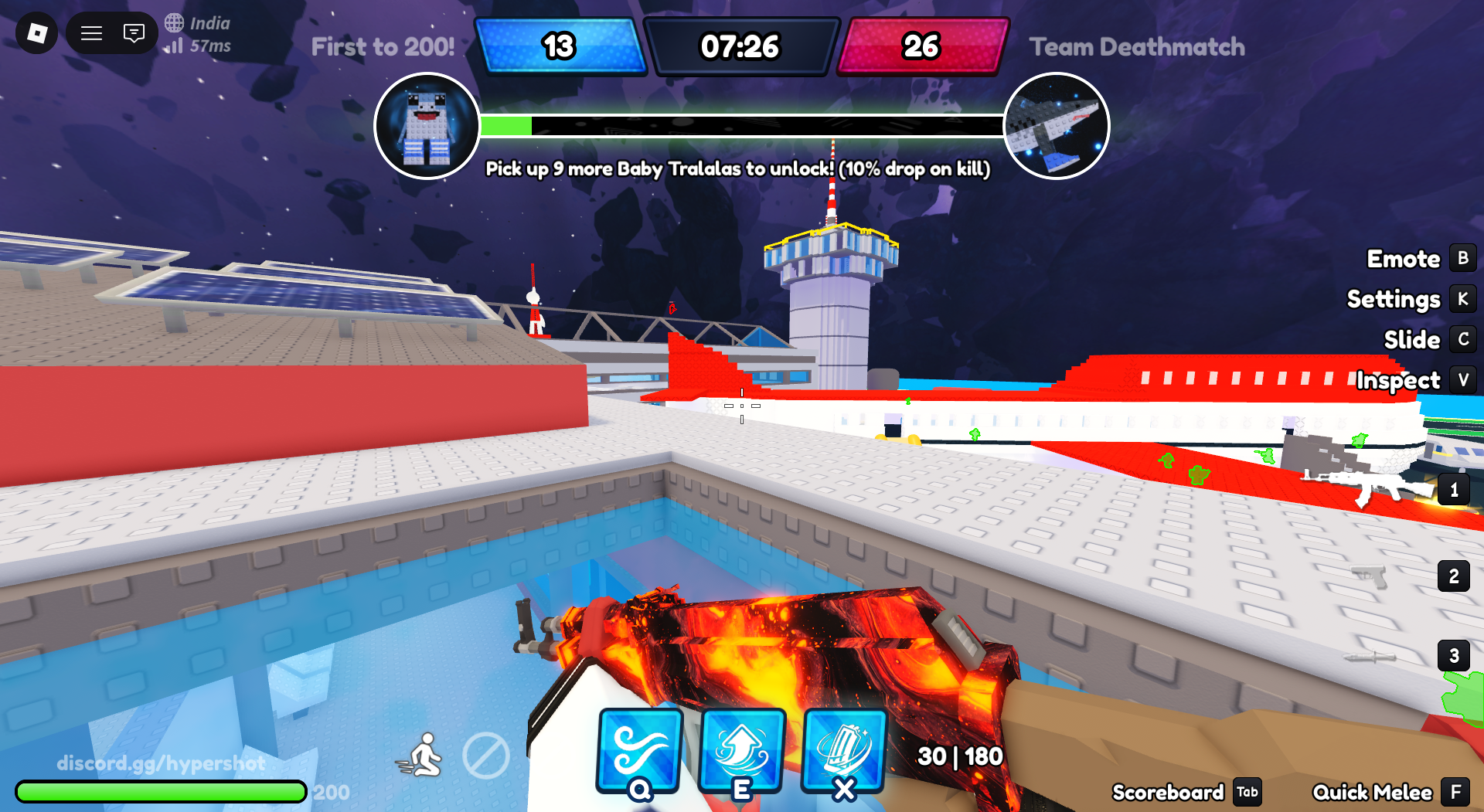Use the tornado ultimate ability (X)
1484x812 pixels.
point(845,751)
